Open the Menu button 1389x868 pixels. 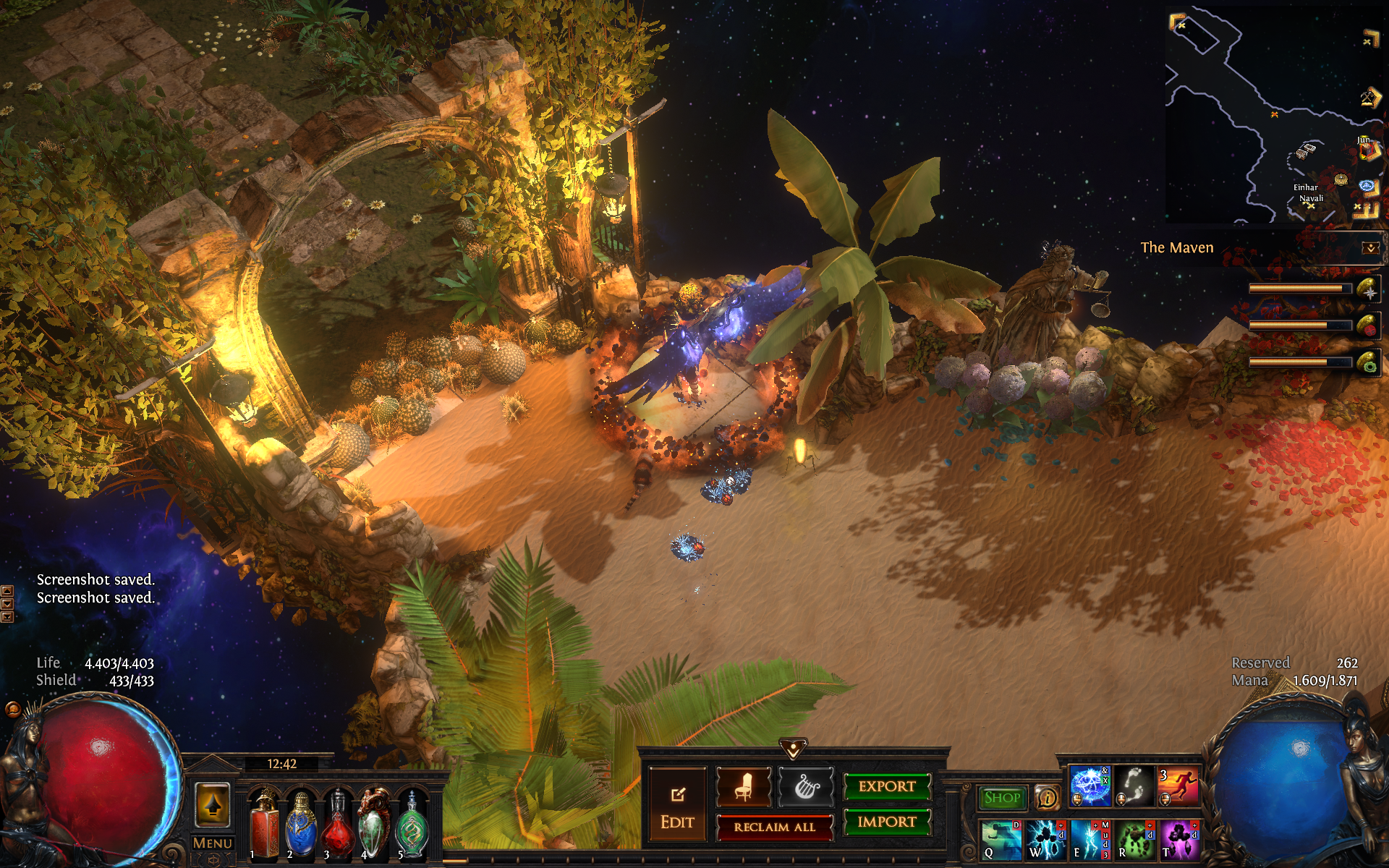tap(213, 843)
